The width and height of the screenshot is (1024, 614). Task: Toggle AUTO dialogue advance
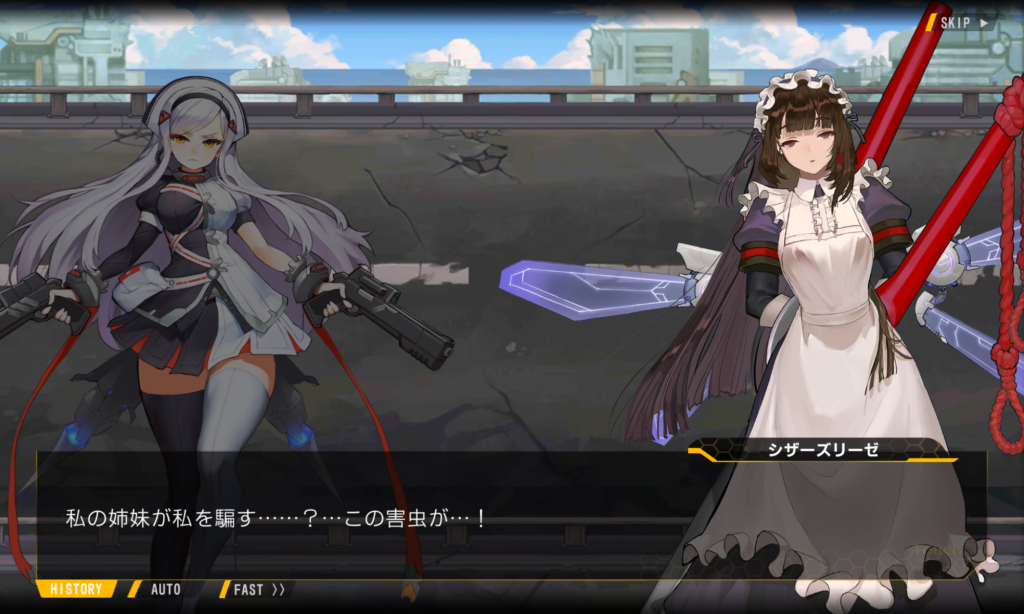click(165, 590)
